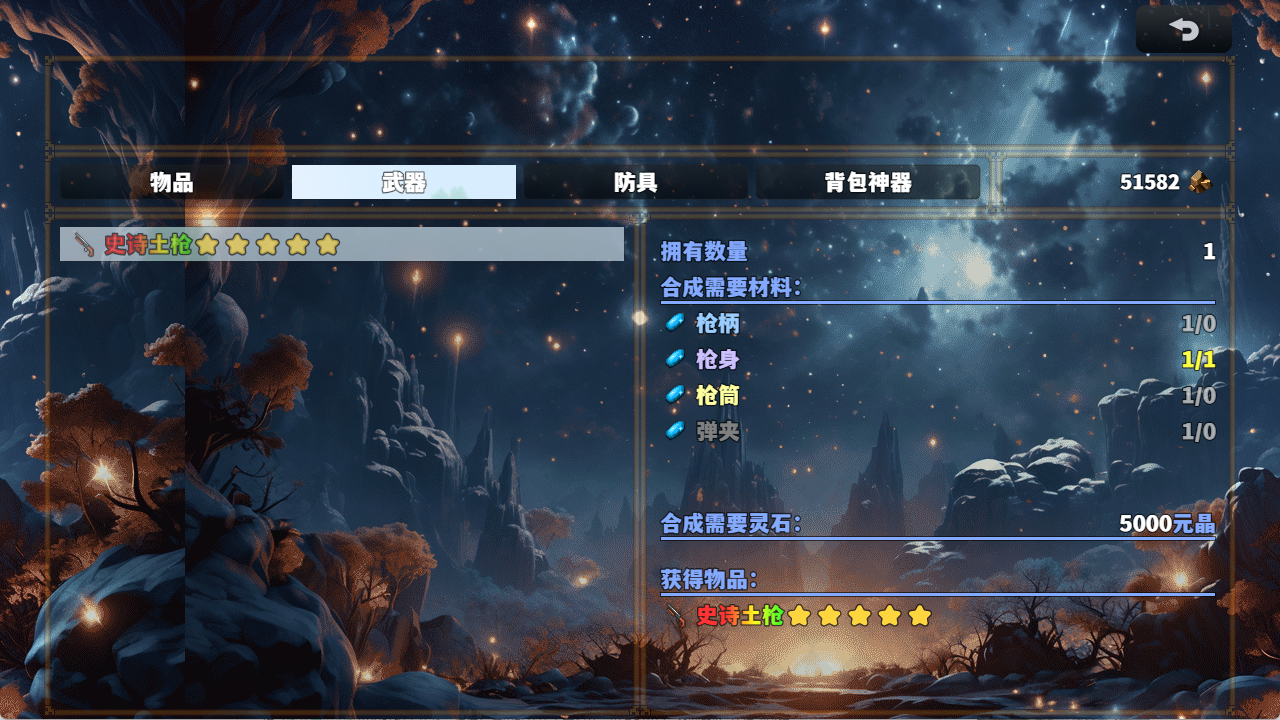Select the 武器 tab
Screen dimensions: 1280x720
coord(404,182)
